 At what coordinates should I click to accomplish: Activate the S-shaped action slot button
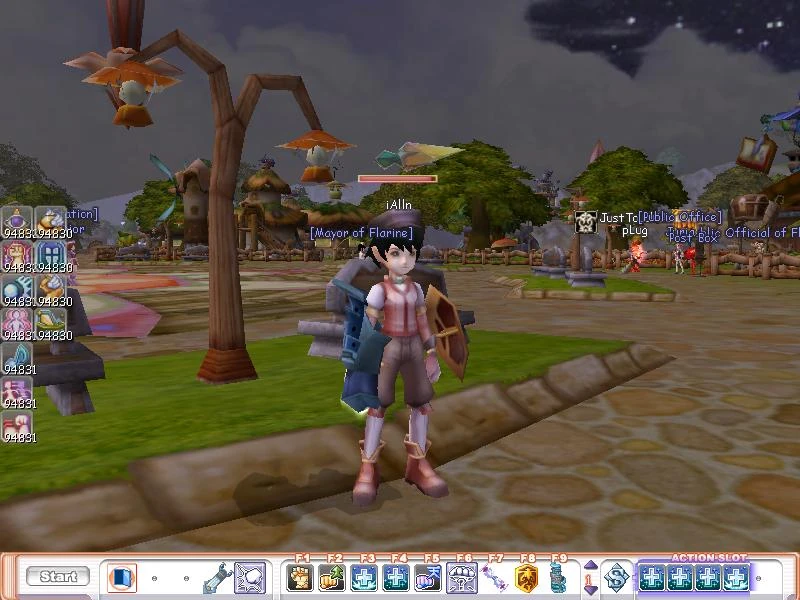pos(618,577)
